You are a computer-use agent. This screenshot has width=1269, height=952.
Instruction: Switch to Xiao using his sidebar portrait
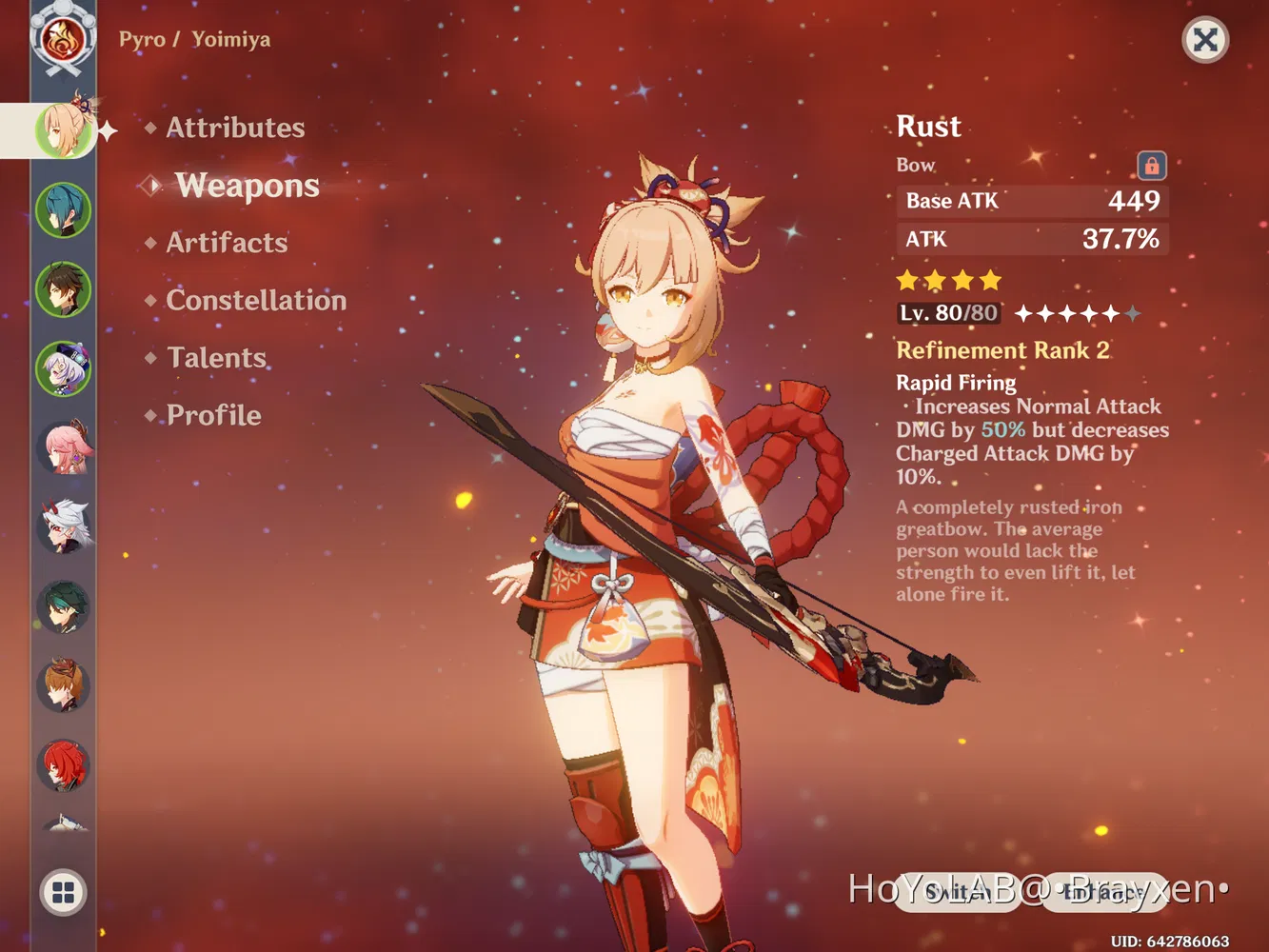click(x=63, y=607)
